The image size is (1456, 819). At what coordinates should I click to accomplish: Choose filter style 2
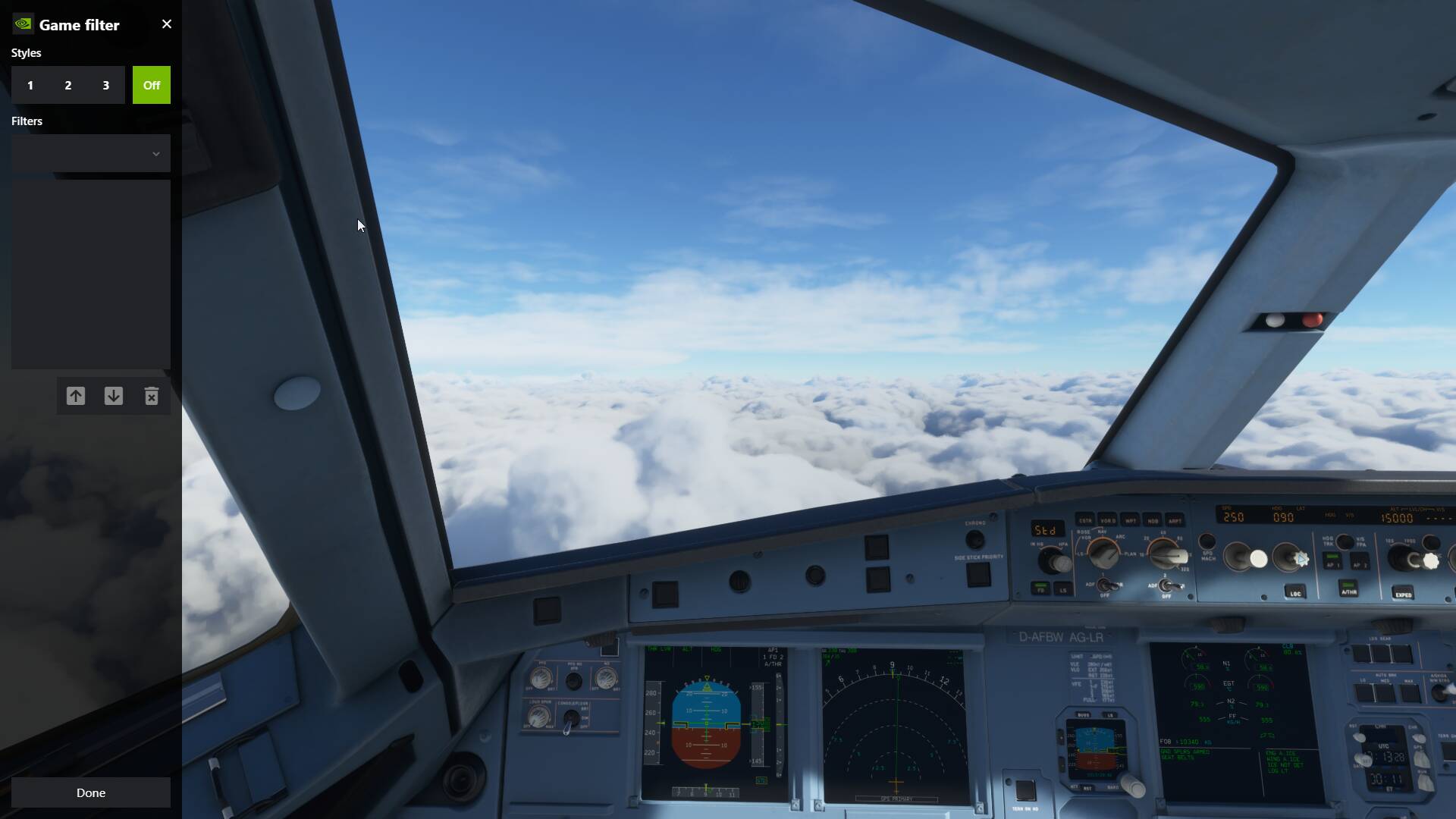tap(68, 85)
